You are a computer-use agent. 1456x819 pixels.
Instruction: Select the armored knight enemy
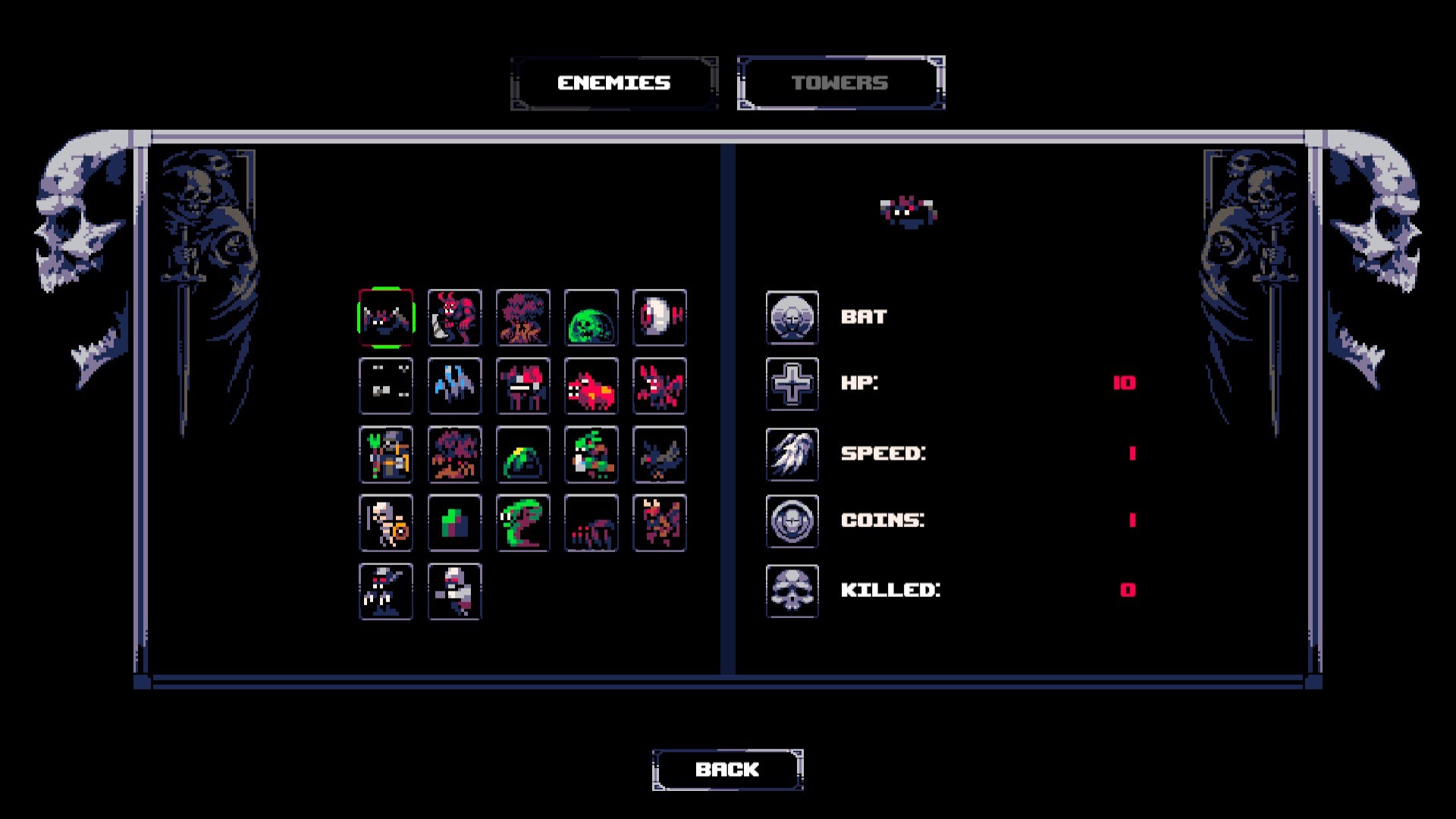pyautogui.click(x=386, y=454)
